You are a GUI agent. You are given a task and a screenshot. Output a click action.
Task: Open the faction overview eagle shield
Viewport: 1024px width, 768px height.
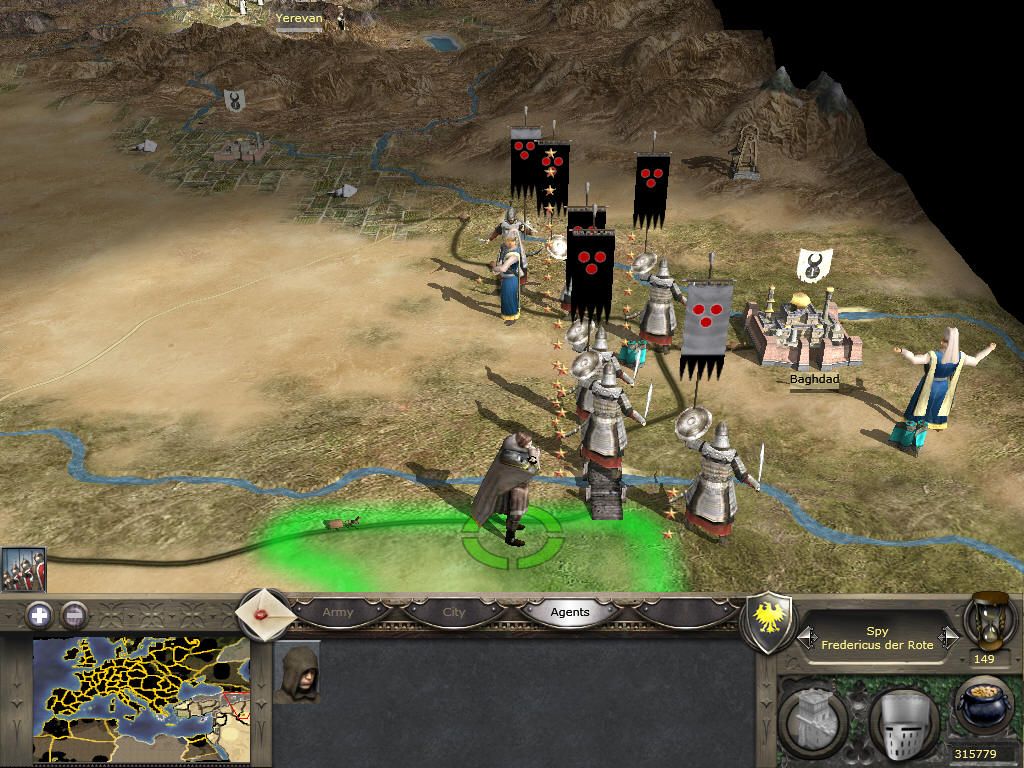770,623
